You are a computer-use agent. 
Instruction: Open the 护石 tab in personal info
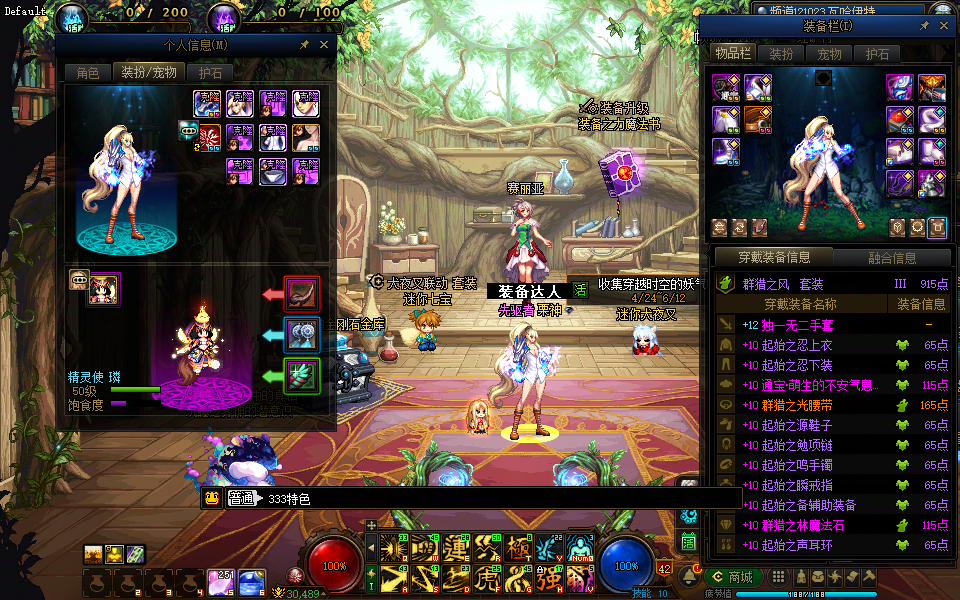tap(210, 72)
